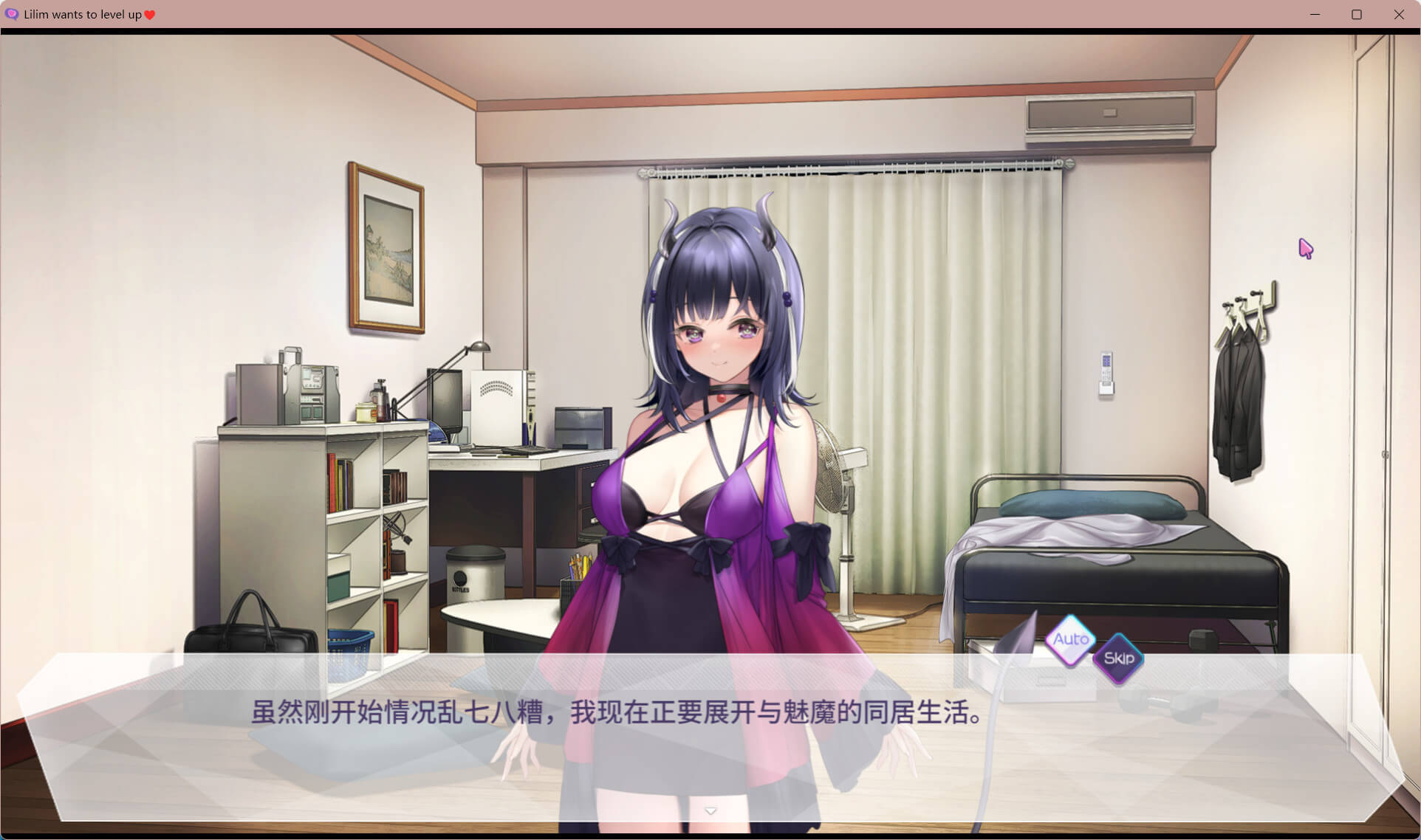The width and height of the screenshot is (1421, 840).
Task: Maximize the game window
Action: pos(1357,14)
